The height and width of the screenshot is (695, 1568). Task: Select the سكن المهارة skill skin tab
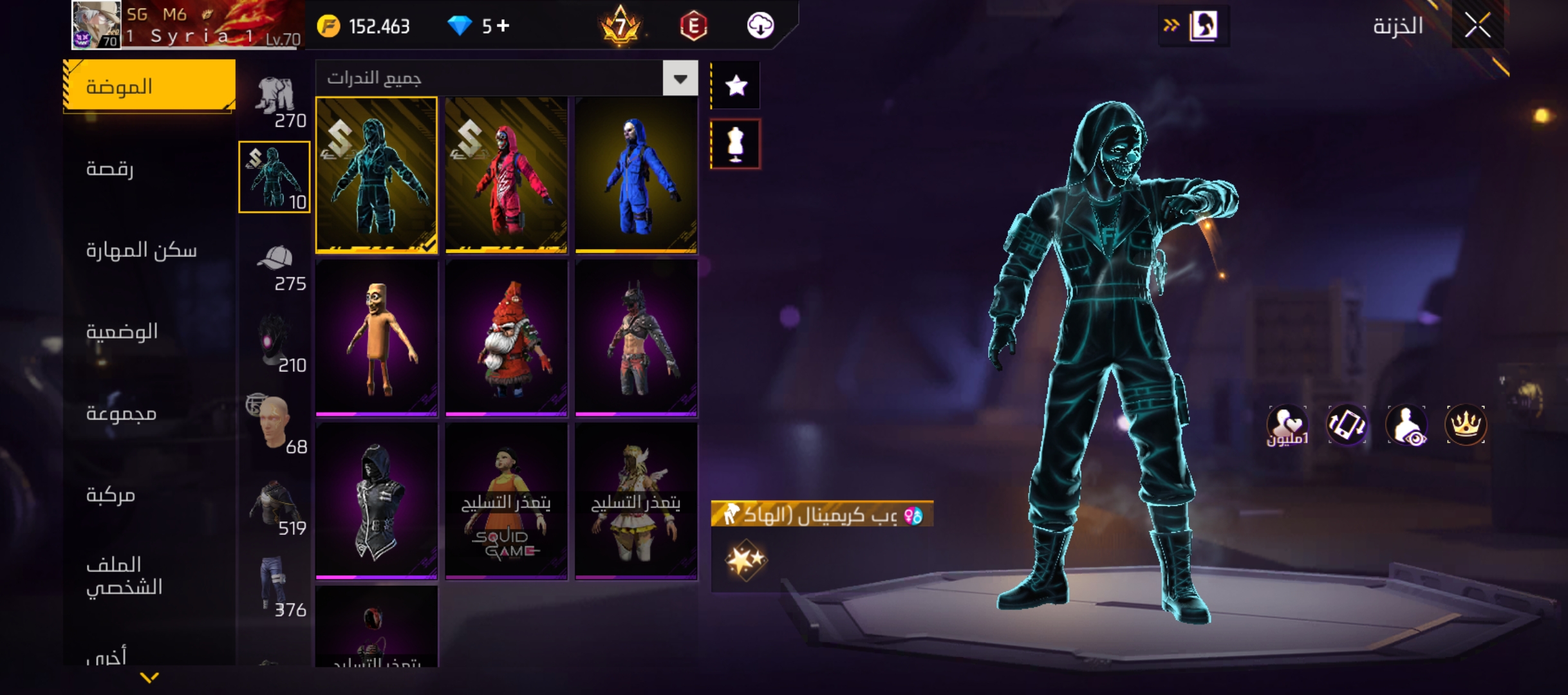142,250
